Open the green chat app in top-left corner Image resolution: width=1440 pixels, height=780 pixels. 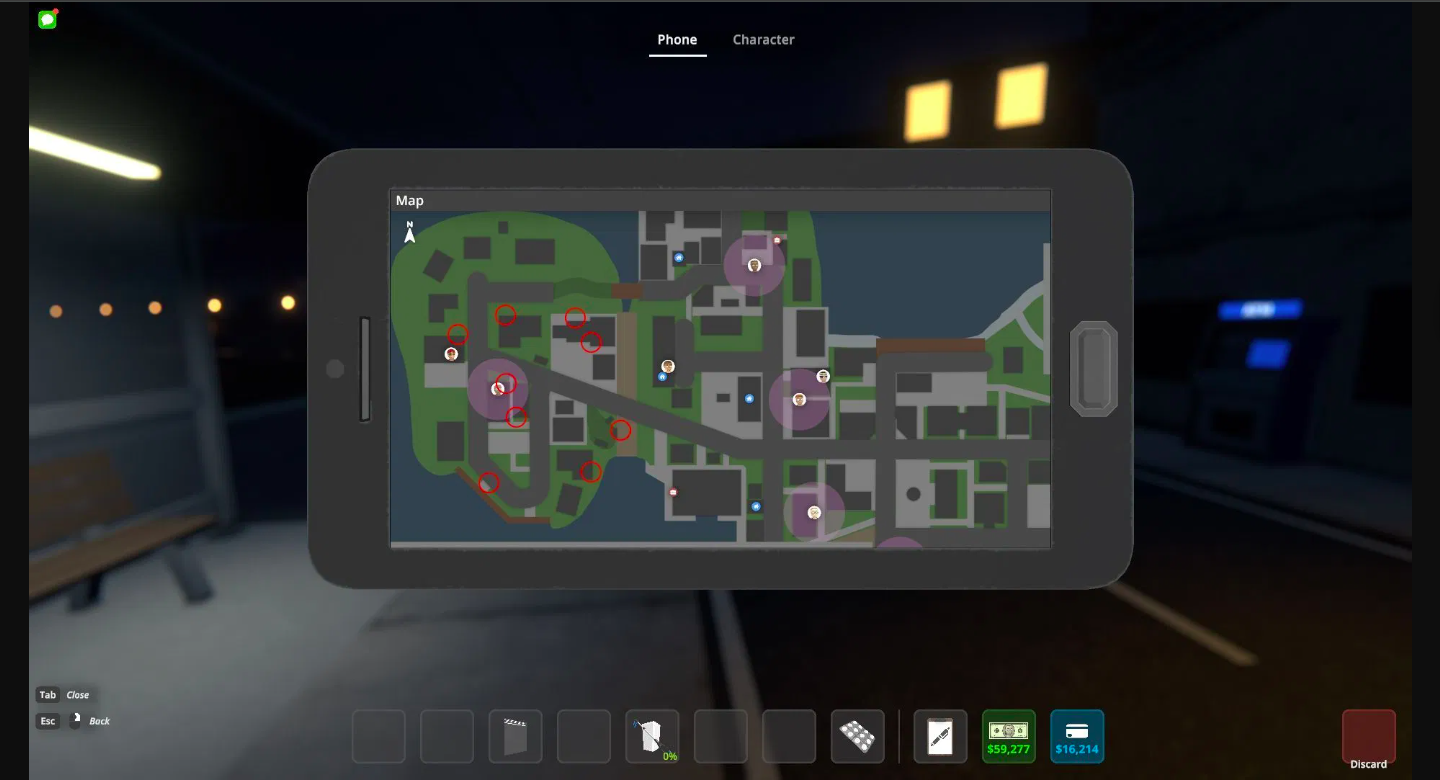(x=46, y=18)
